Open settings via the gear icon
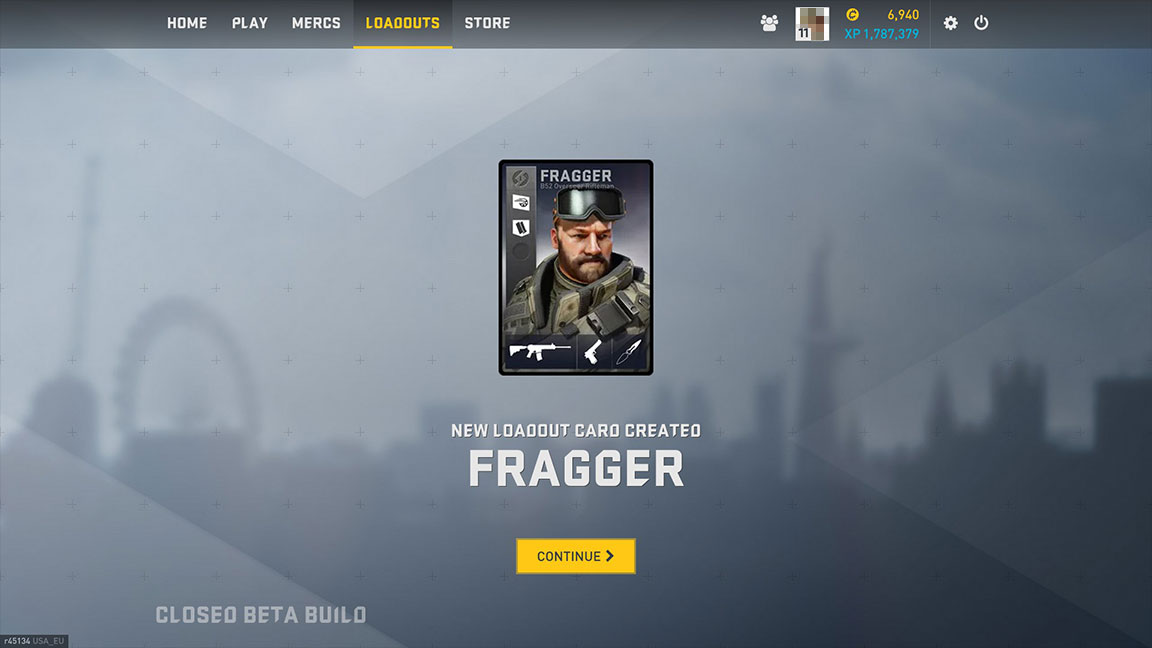Screen dimensions: 1152x648 click(950, 23)
